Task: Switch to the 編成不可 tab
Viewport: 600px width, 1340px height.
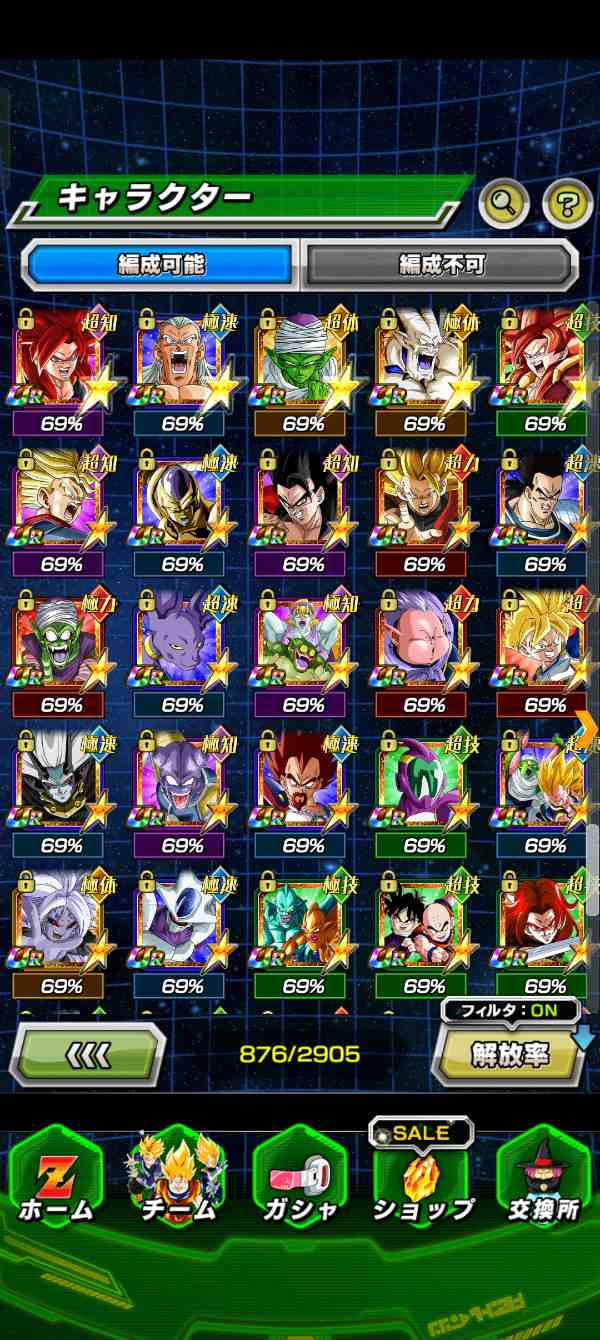Action: [441, 265]
